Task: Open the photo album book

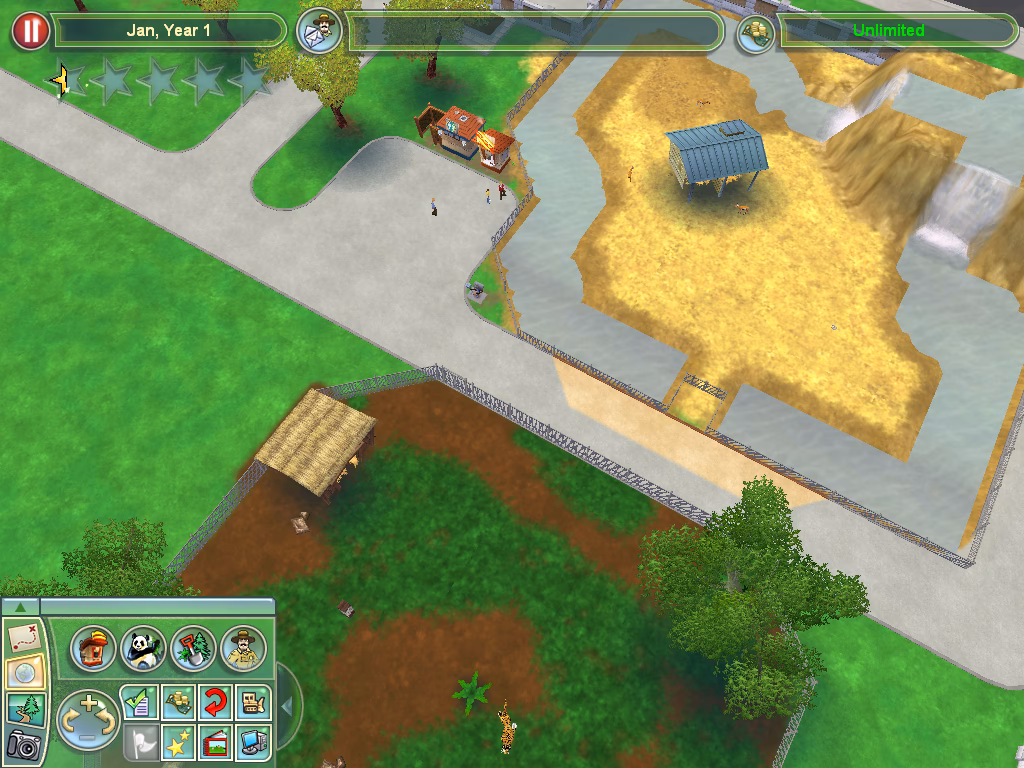Action: (215, 741)
